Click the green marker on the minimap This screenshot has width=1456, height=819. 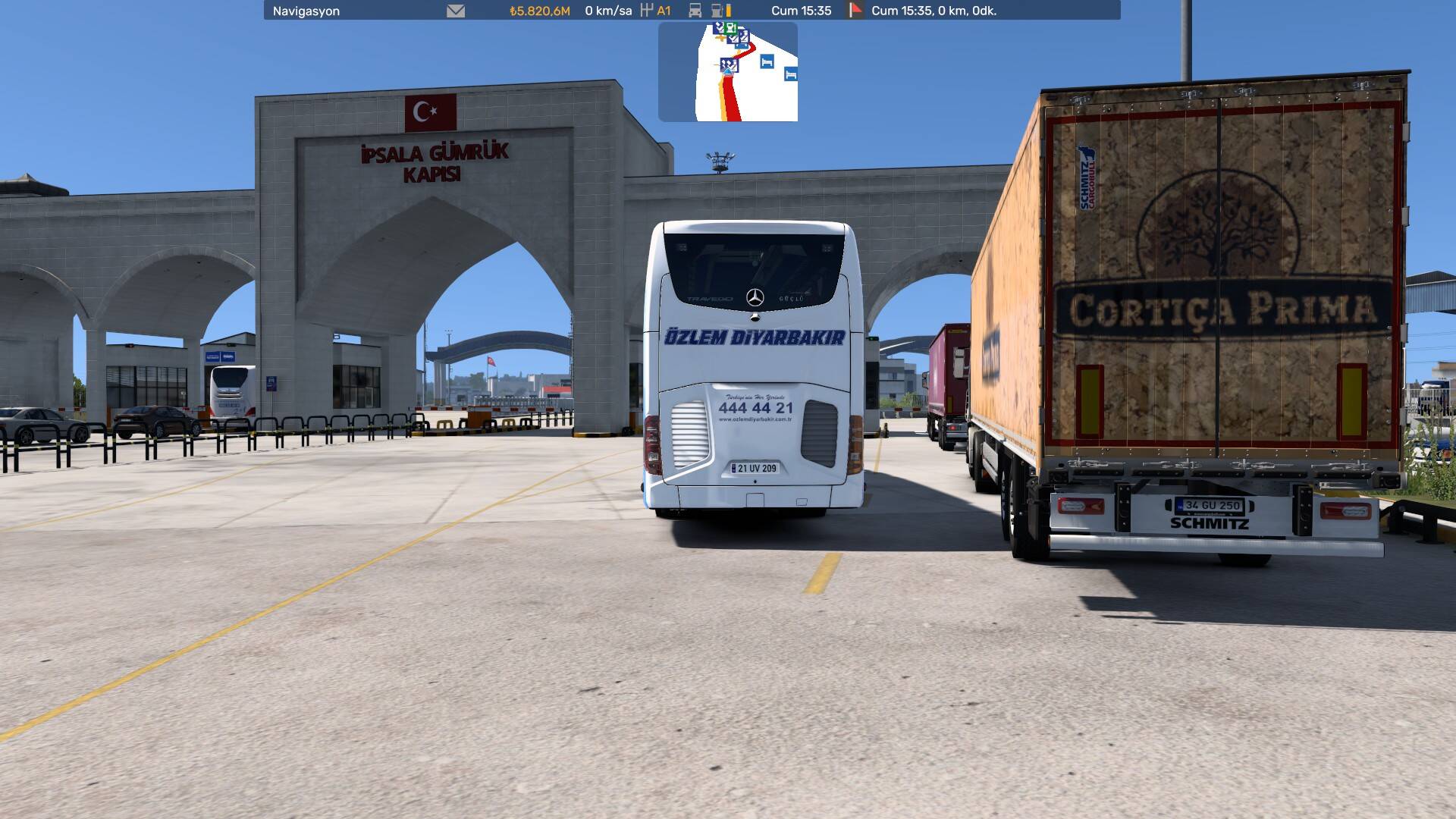[x=730, y=28]
